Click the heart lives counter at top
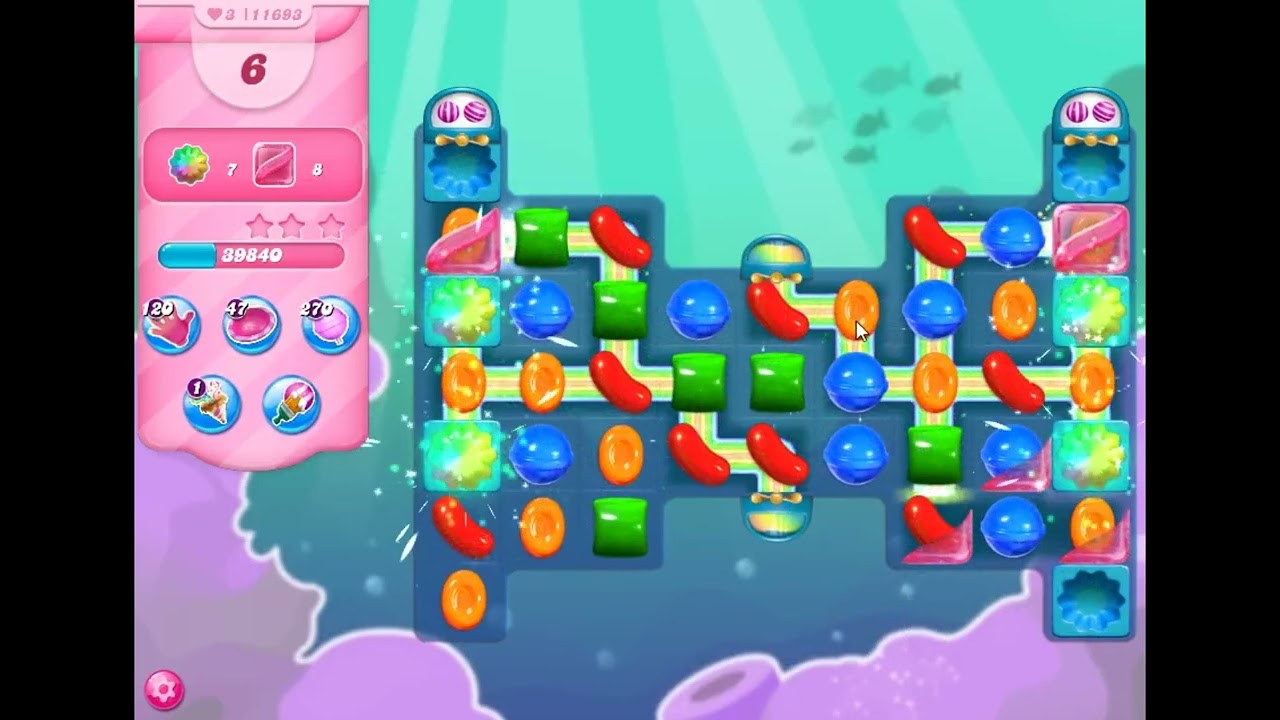 (215, 14)
